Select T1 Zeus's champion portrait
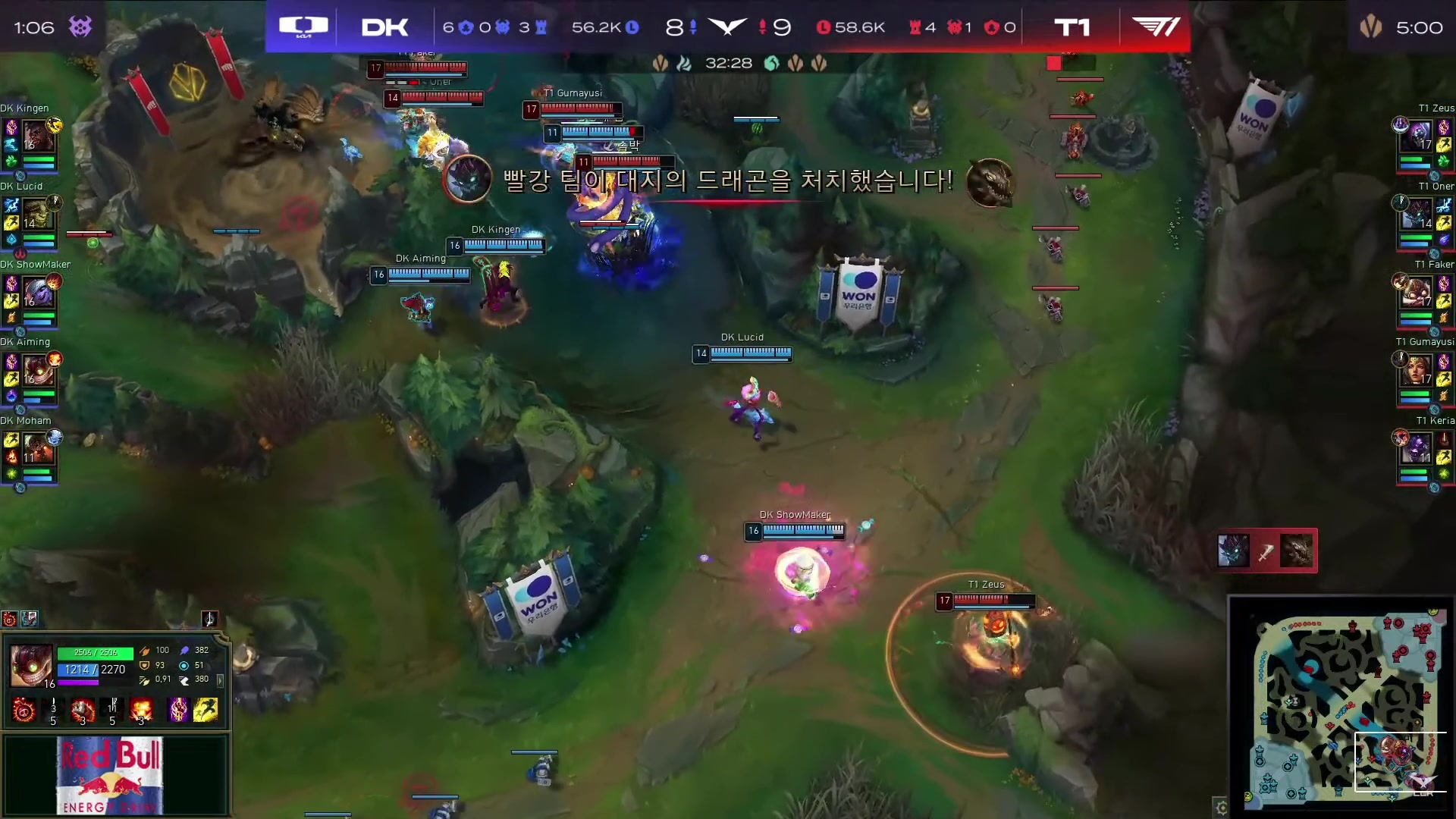 (1418, 138)
